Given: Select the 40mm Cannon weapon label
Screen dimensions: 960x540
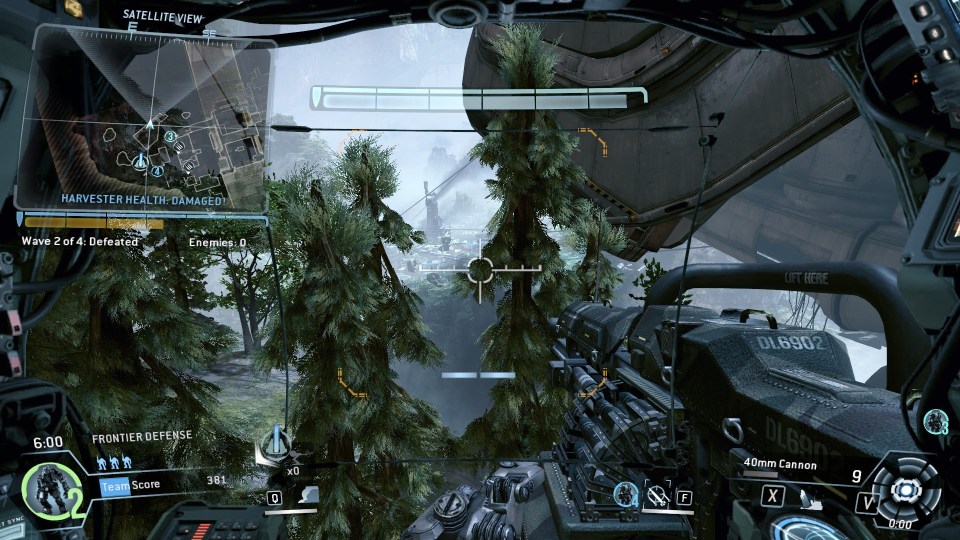Looking at the screenshot, I should pyautogui.click(x=780, y=465).
